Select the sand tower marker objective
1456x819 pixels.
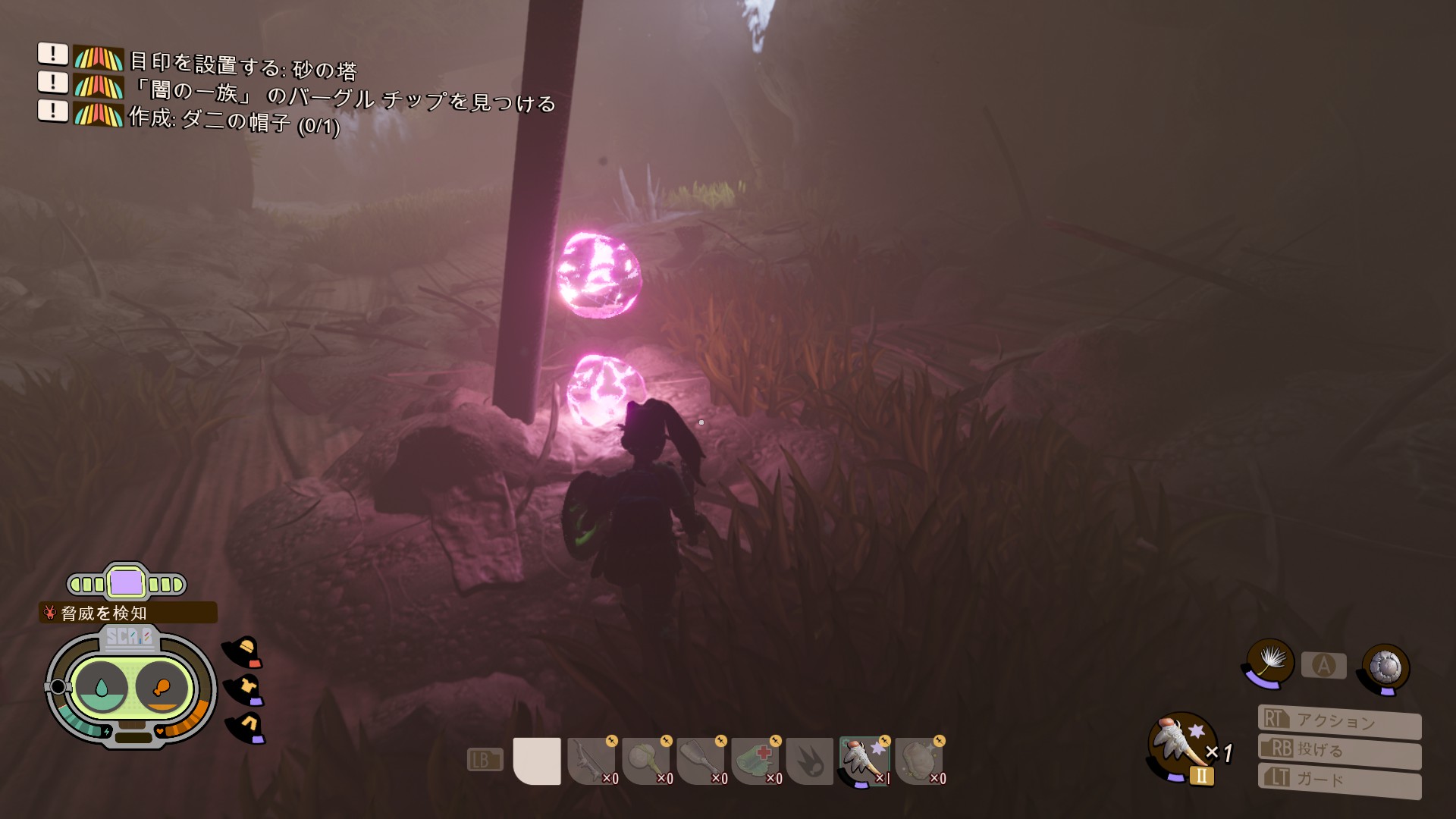pos(243,65)
